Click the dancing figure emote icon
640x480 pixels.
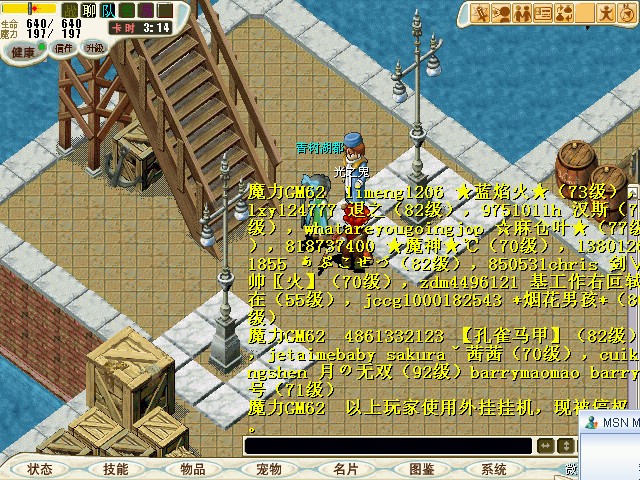click(x=605, y=13)
